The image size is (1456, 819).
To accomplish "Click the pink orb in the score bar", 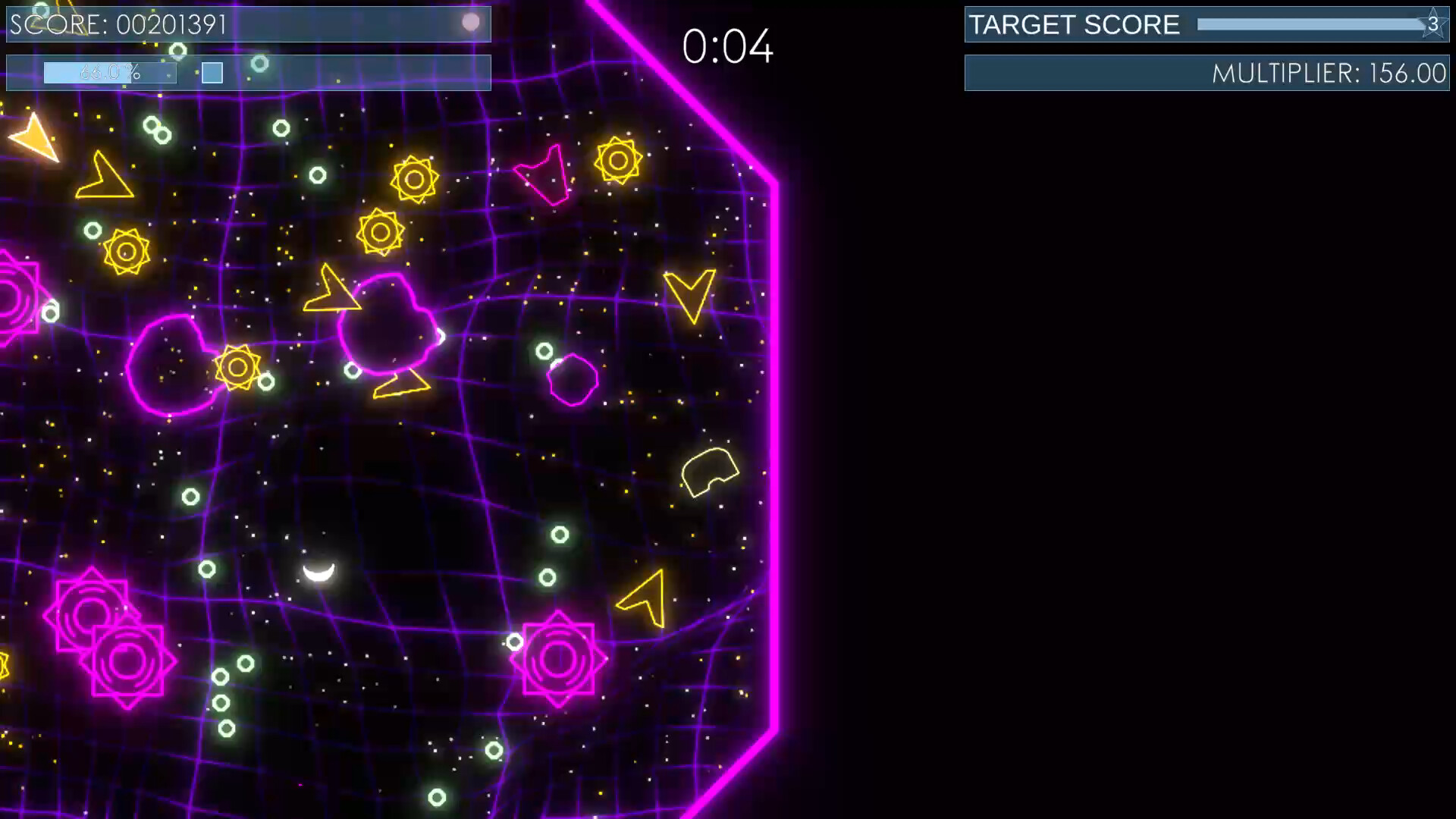I will [x=470, y=23].
